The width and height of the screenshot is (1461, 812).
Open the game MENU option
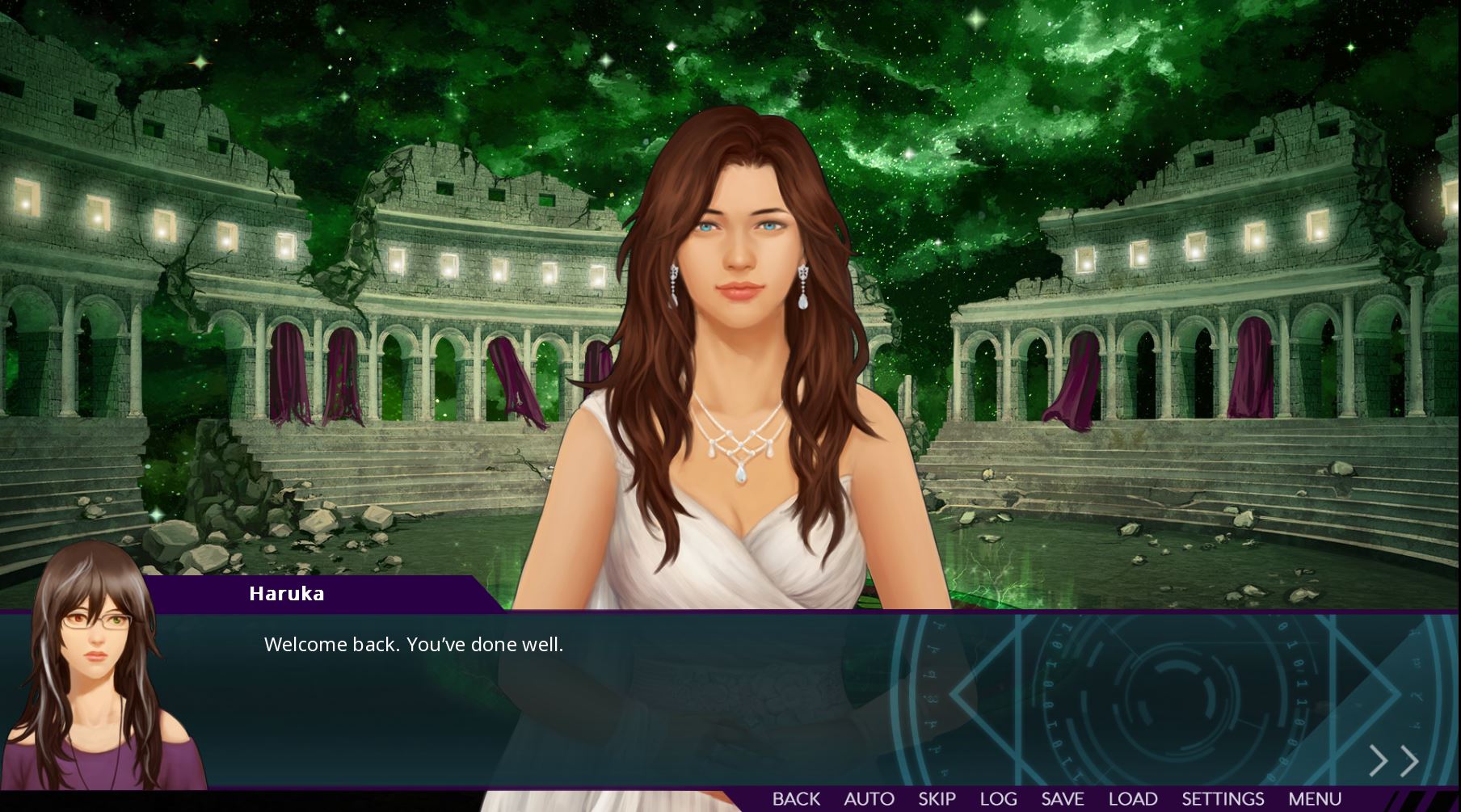1315,798
